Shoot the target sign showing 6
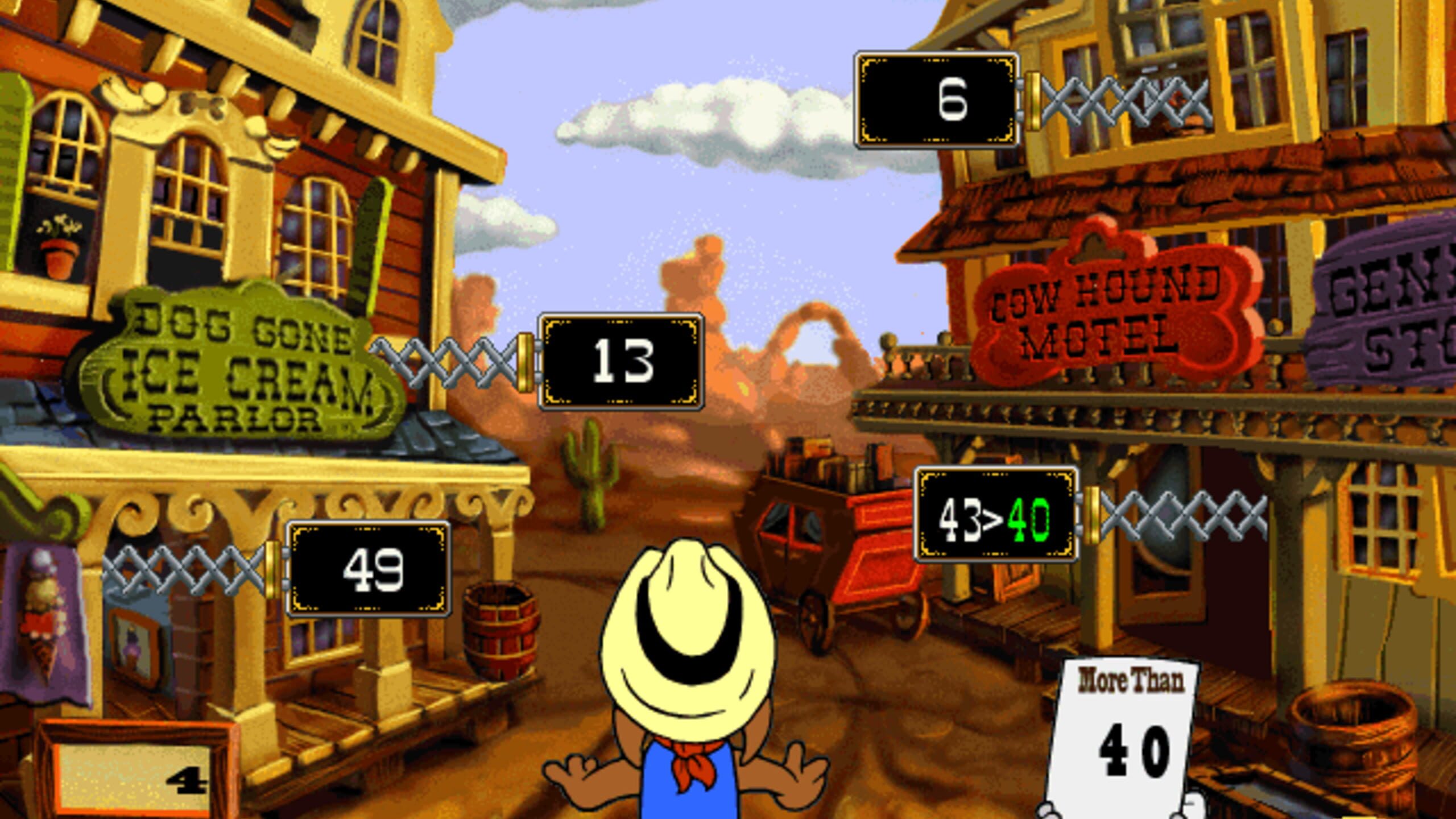The width and height of the screenshot is (1456, 819). click(937, 100)
